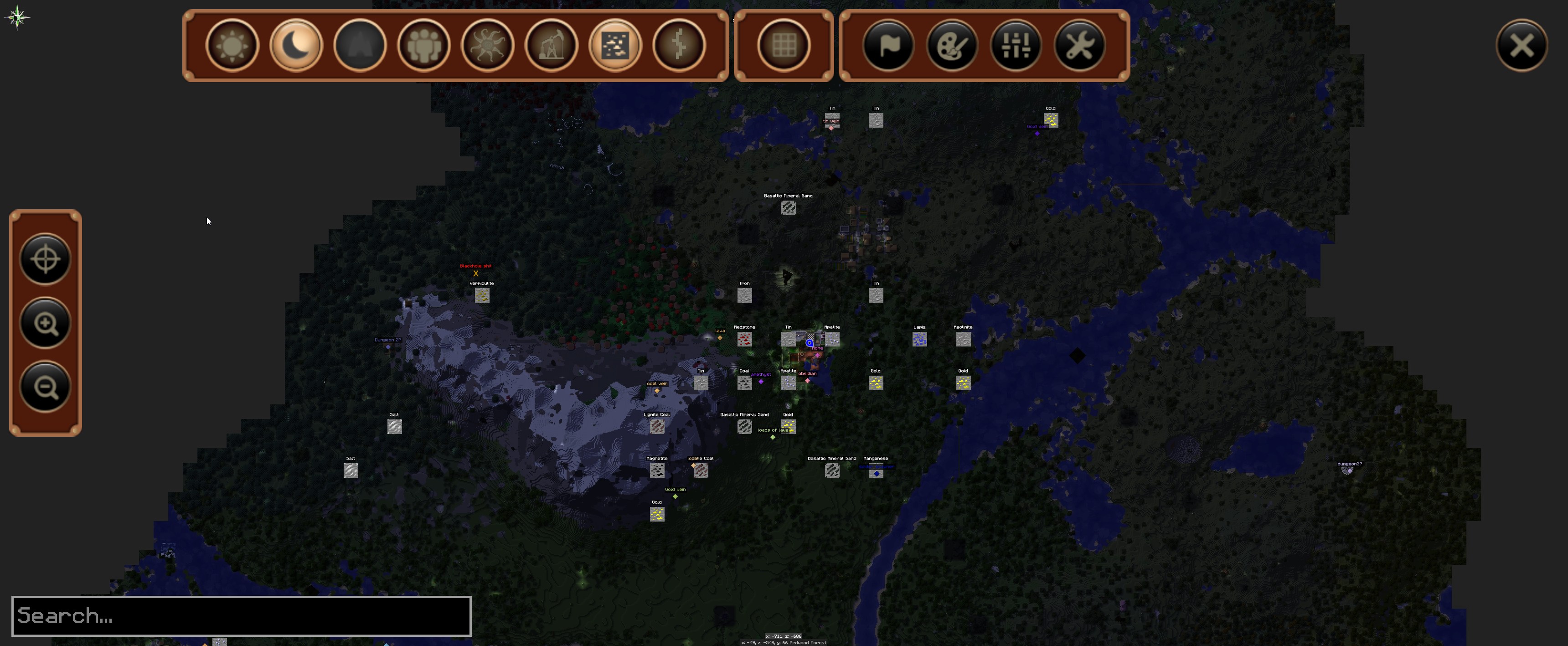Screen dimensions: 1568x646
Task: Select the Redstone ore vein marker
Action: click(744, 339)
